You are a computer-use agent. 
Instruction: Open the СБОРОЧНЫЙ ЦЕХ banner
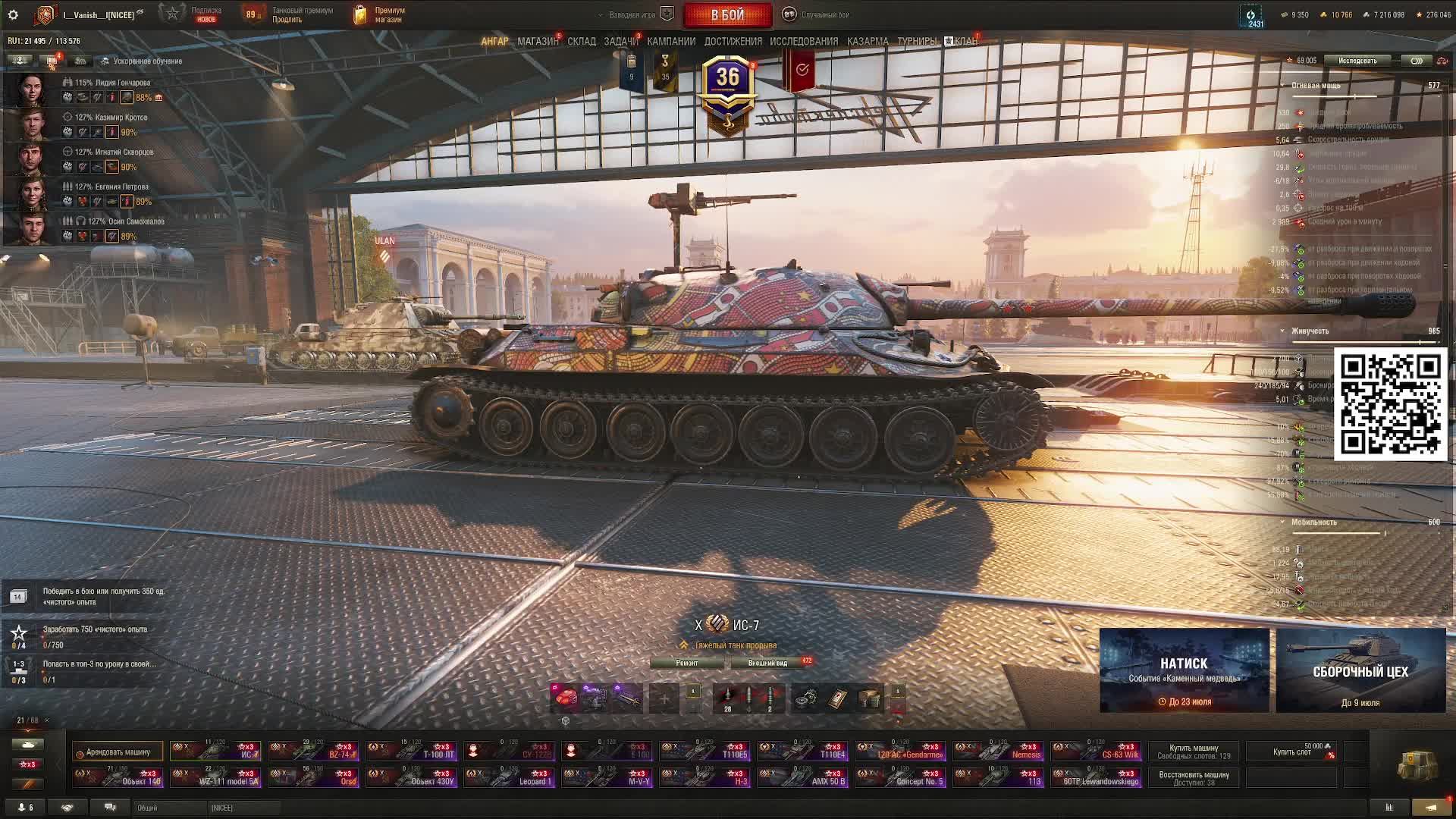click(x=1360, y=670)
